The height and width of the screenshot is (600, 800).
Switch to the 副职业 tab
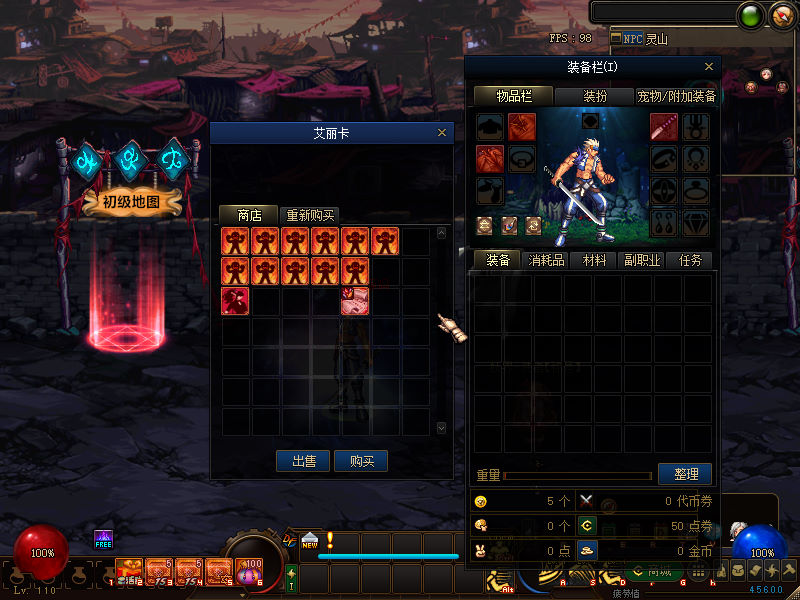point(642,260)
